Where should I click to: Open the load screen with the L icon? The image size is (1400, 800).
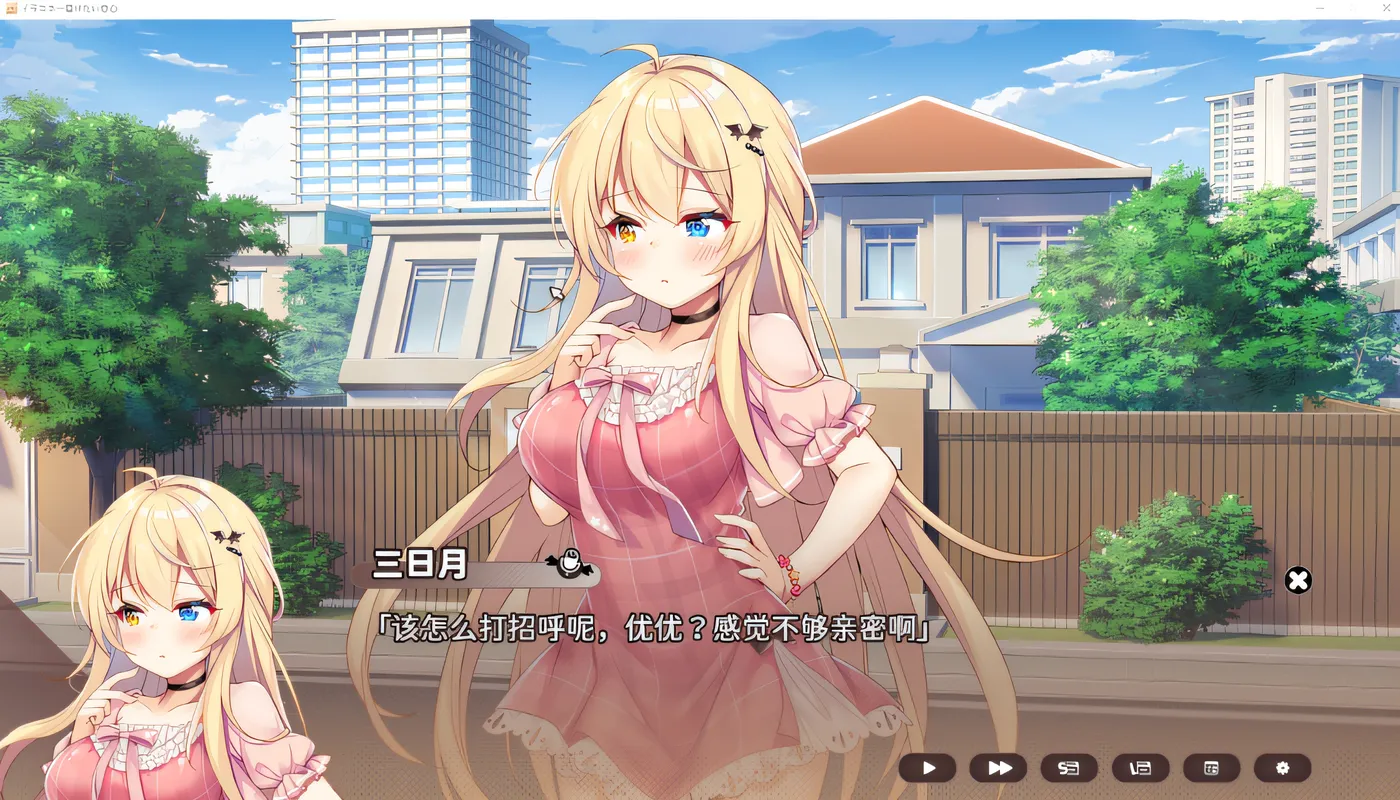pyautogui.click(x=1139, y=768)
